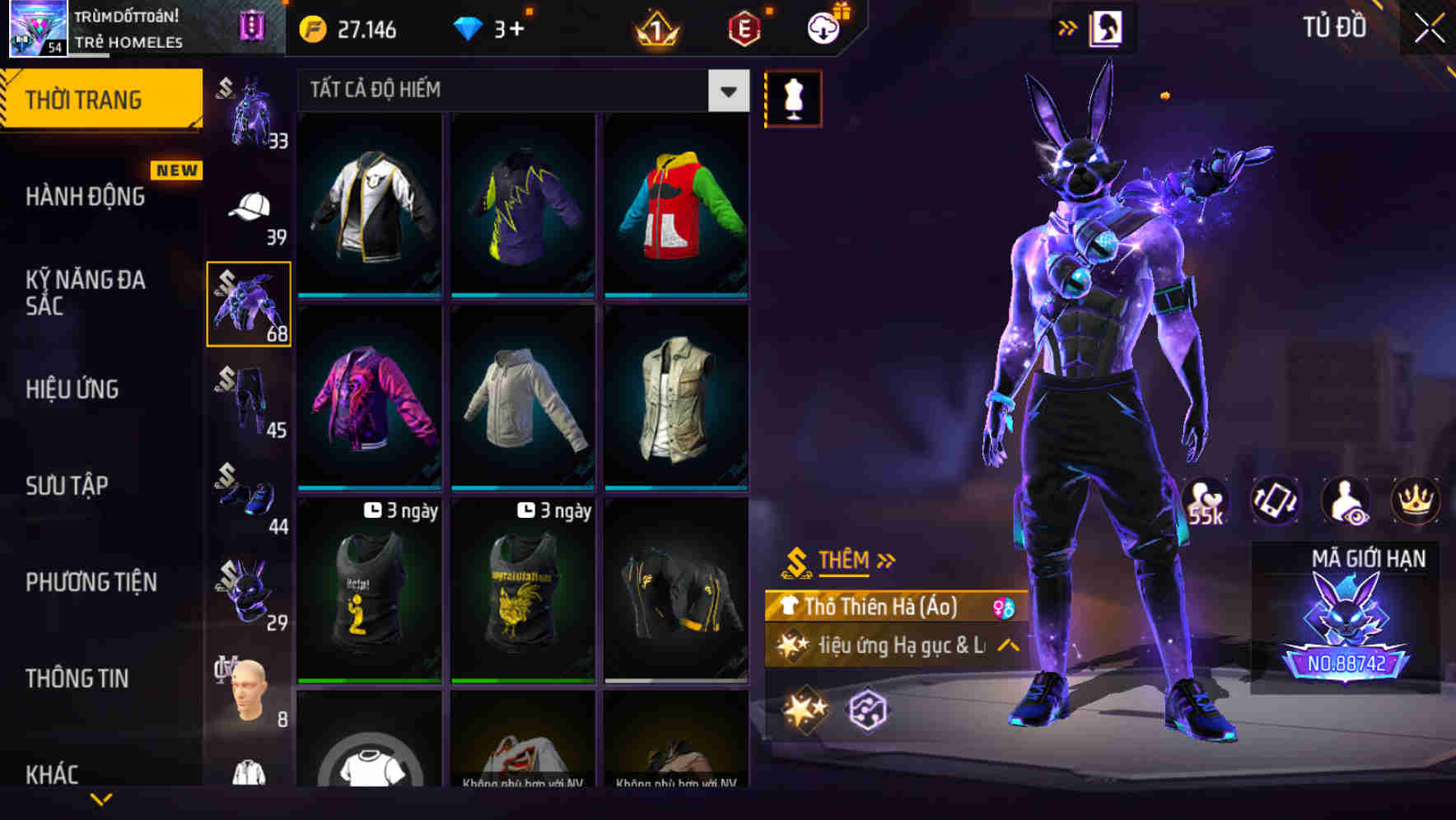Click the rarity bar under the pink jacket

click(368, 487)
